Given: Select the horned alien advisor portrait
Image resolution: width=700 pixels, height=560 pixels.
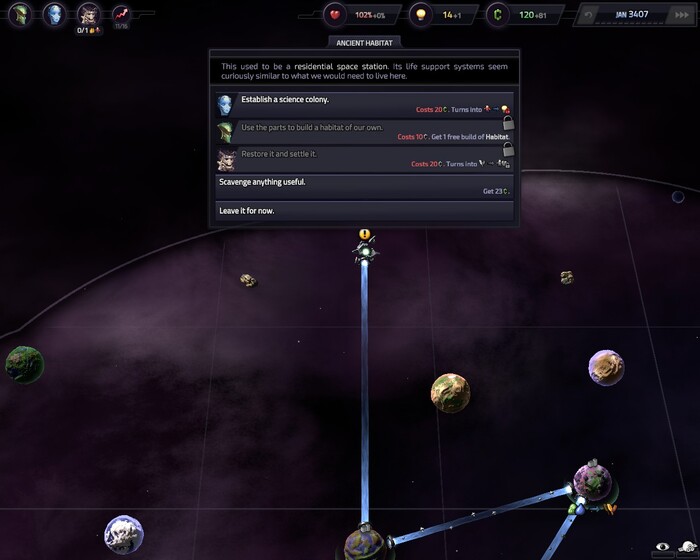Looking at the screenshot, I should pos(88,14).
